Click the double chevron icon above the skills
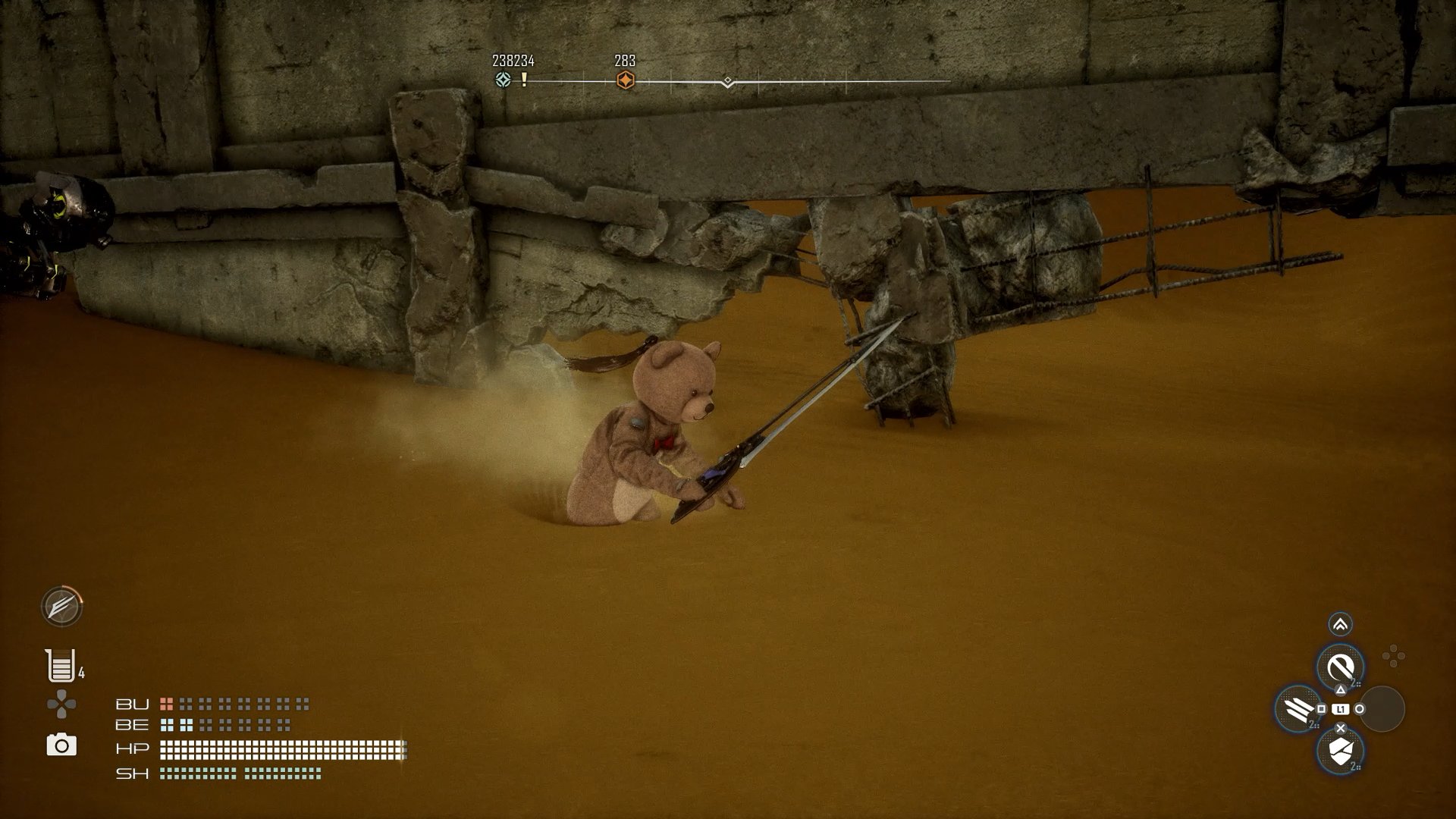Image resolution: width=1456 pixels, height=819 pixels. (x=1340, y=625)
